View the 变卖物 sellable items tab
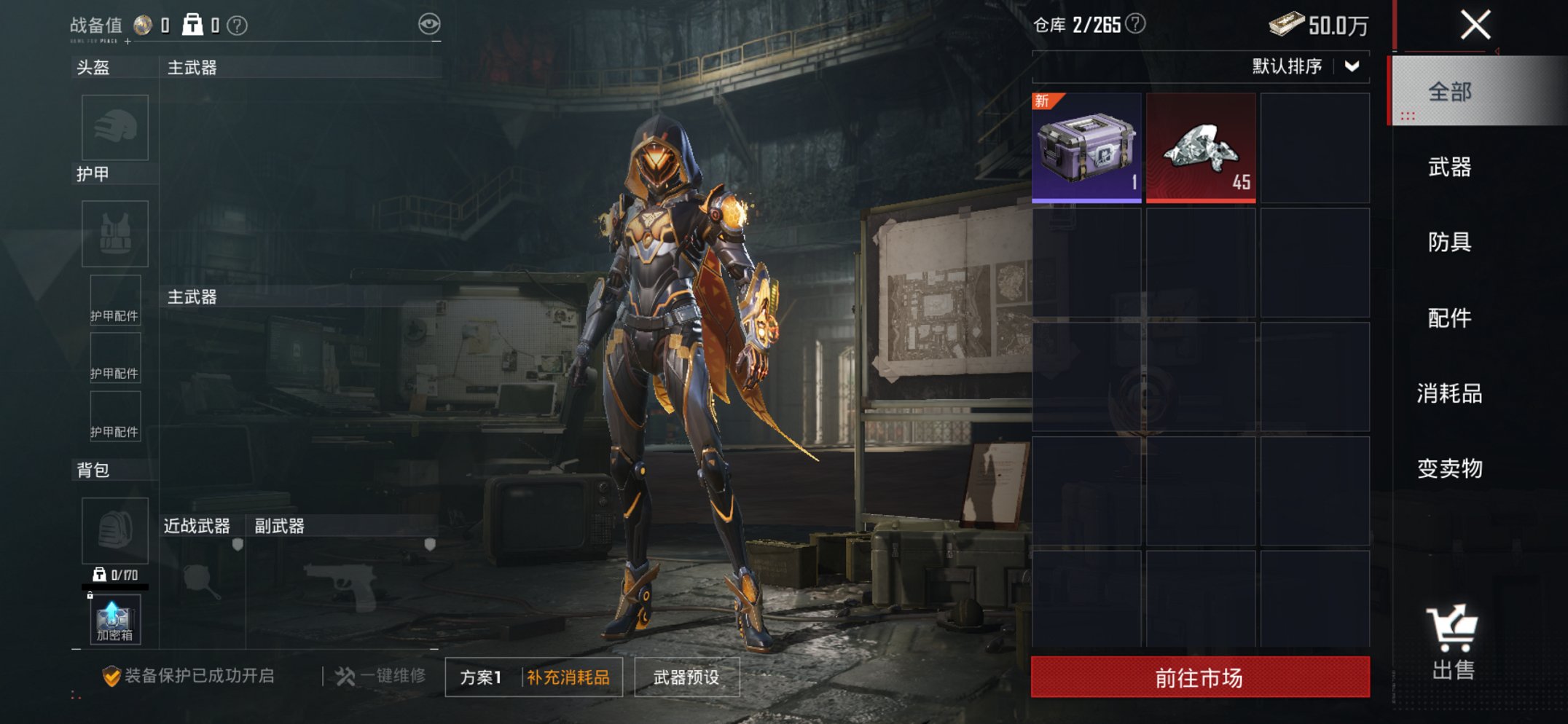Viewport: 1568px width, 724px height. (x=1450, y=468)
